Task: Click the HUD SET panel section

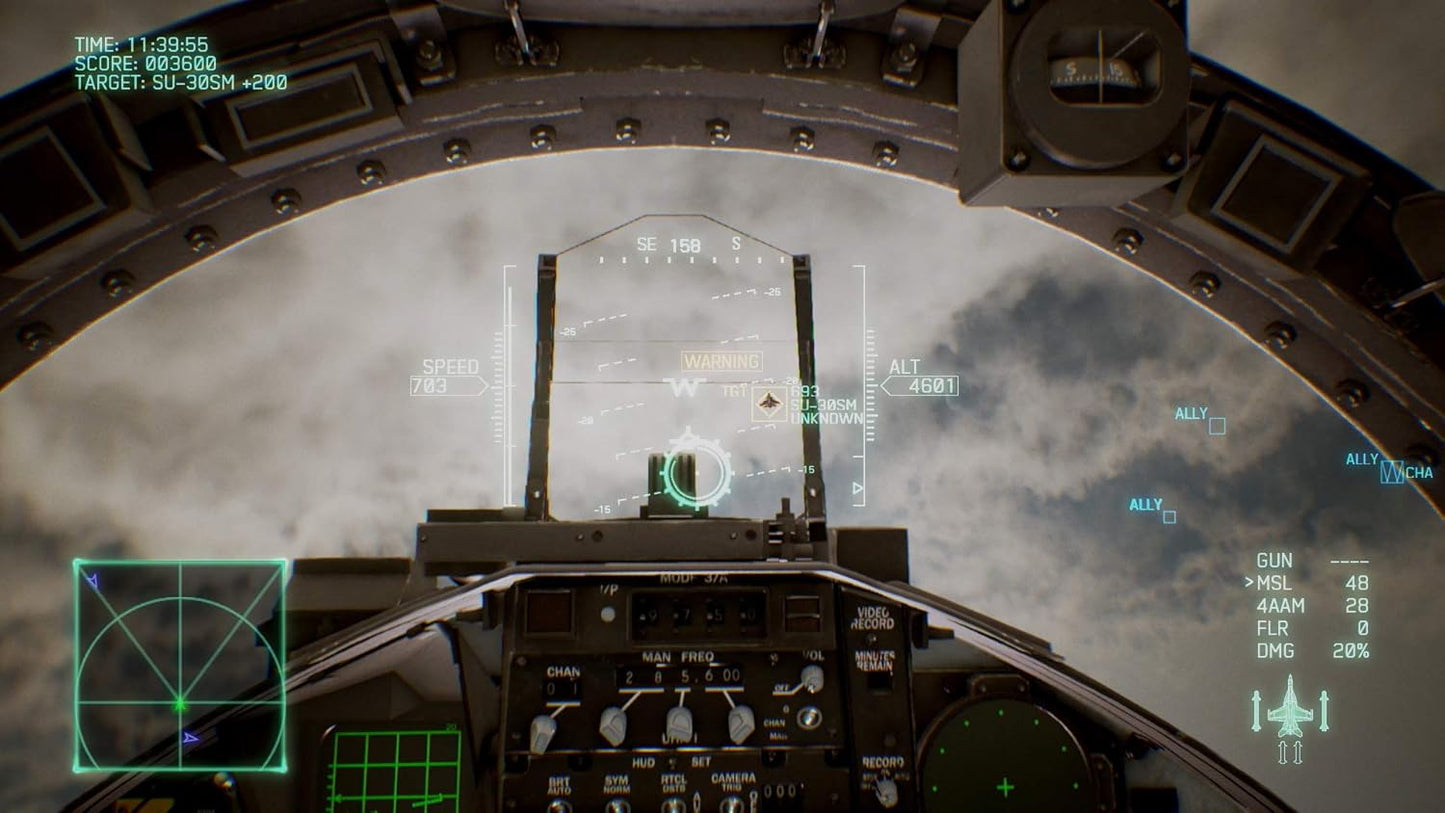Action: [x=670, y=762]
